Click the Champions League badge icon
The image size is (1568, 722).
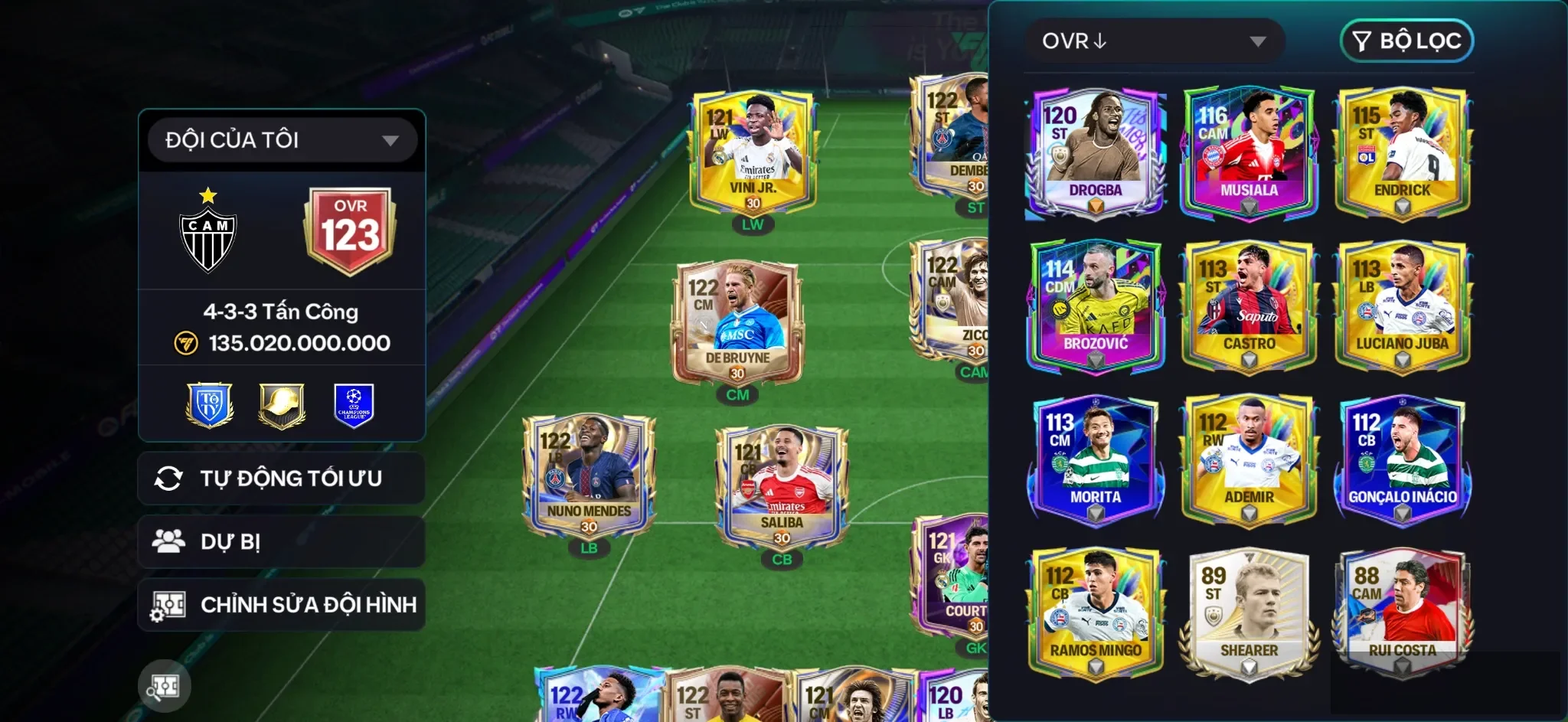tap(353, 406)
